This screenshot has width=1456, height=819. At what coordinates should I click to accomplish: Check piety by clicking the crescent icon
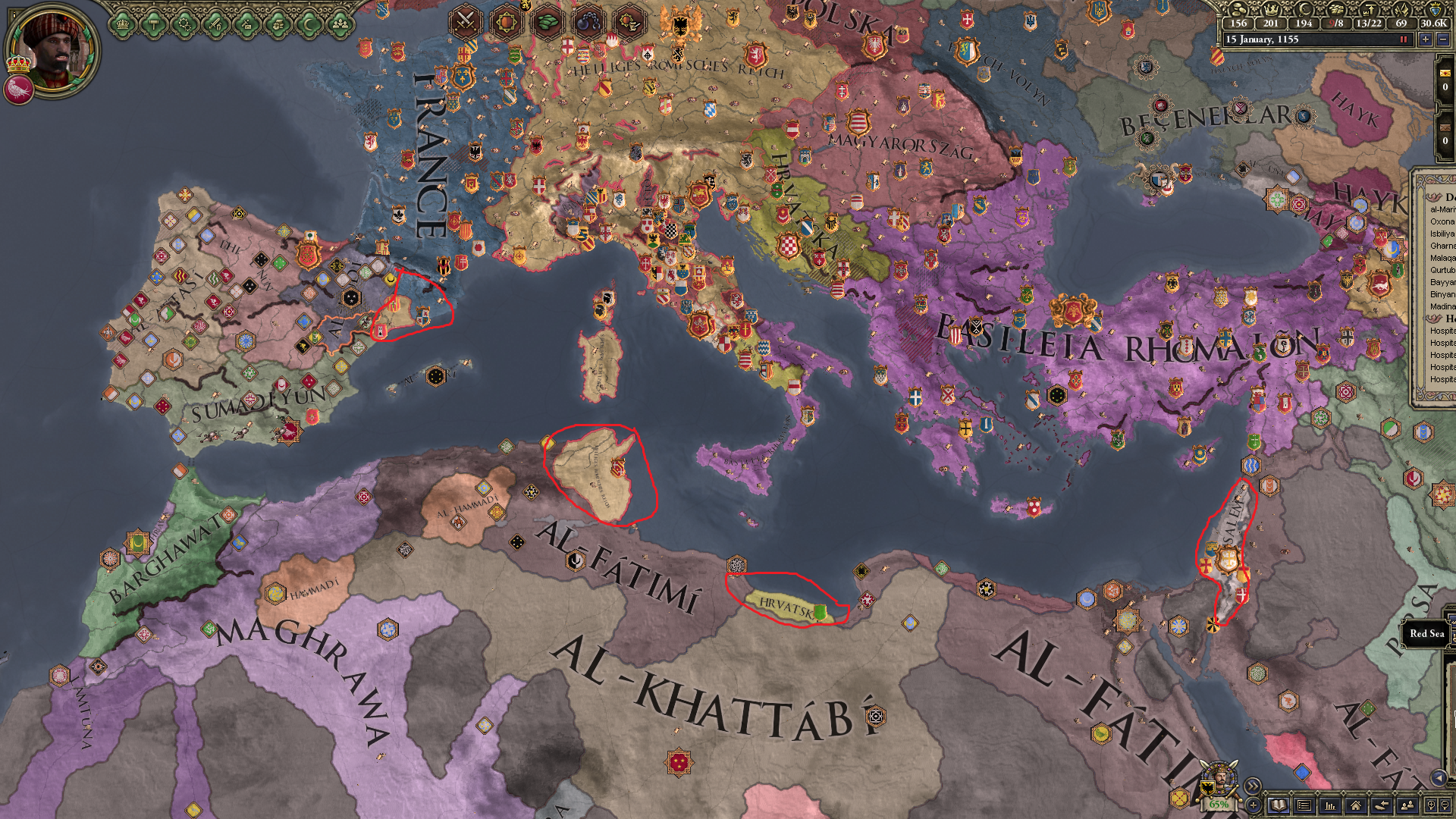click(x=1304, y=11)
